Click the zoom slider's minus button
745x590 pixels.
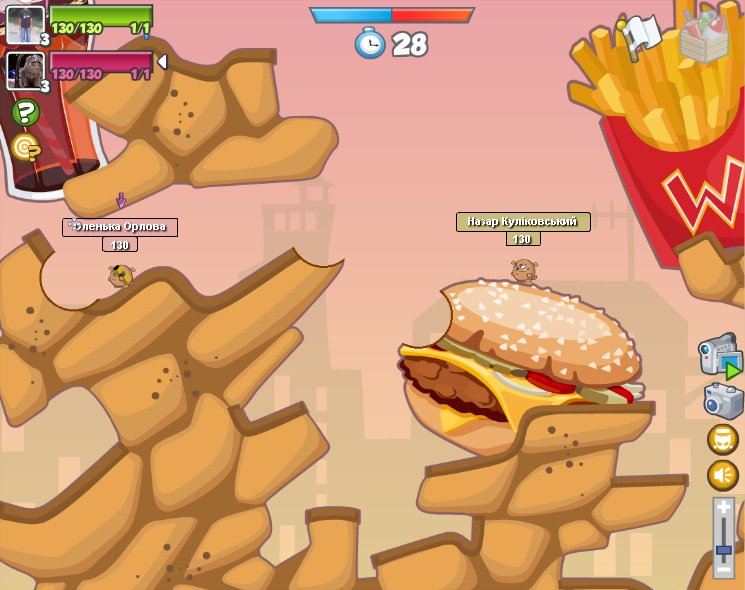click(x=723, y=569)
